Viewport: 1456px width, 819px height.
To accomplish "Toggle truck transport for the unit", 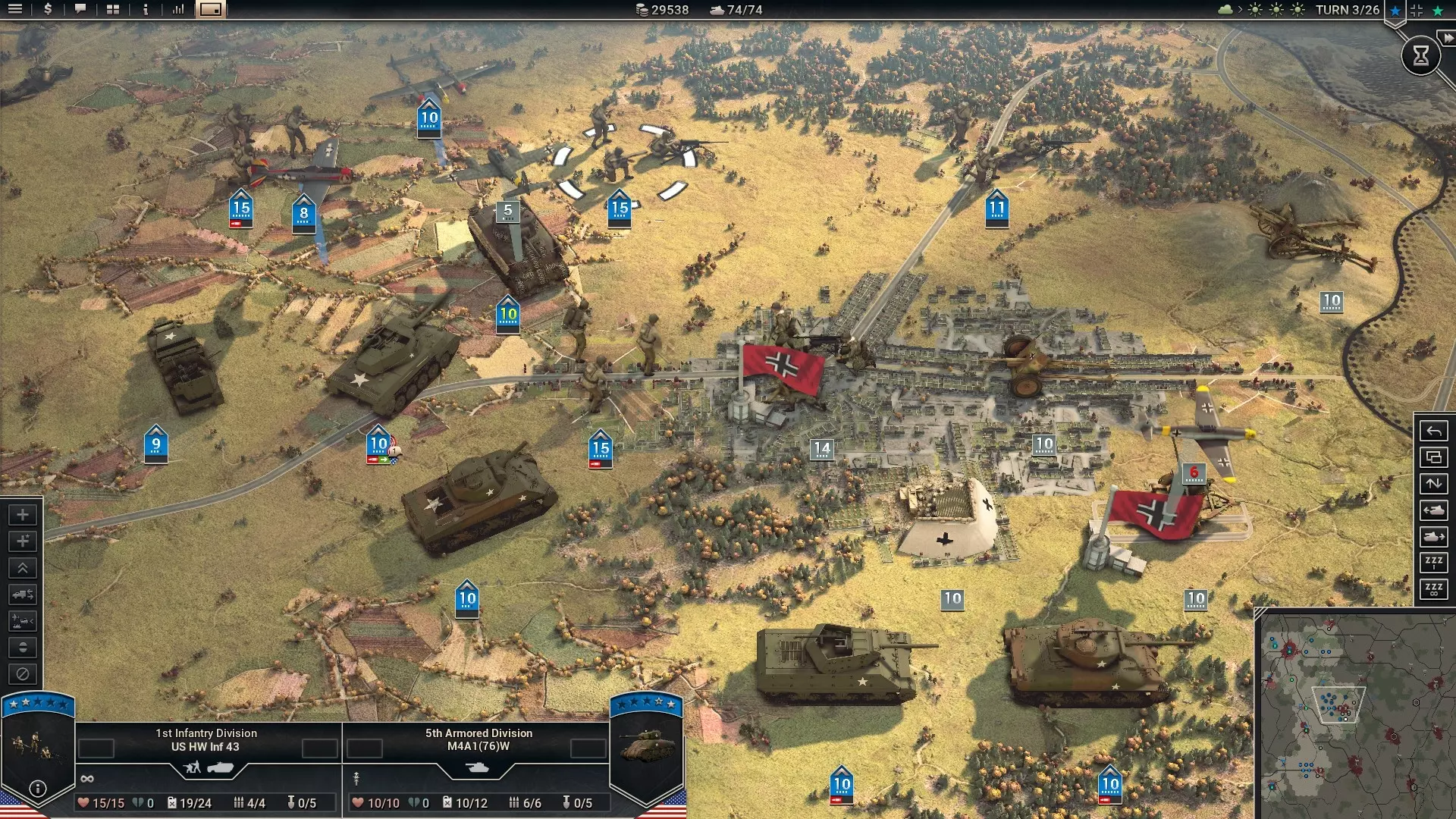I will (23, 595).
